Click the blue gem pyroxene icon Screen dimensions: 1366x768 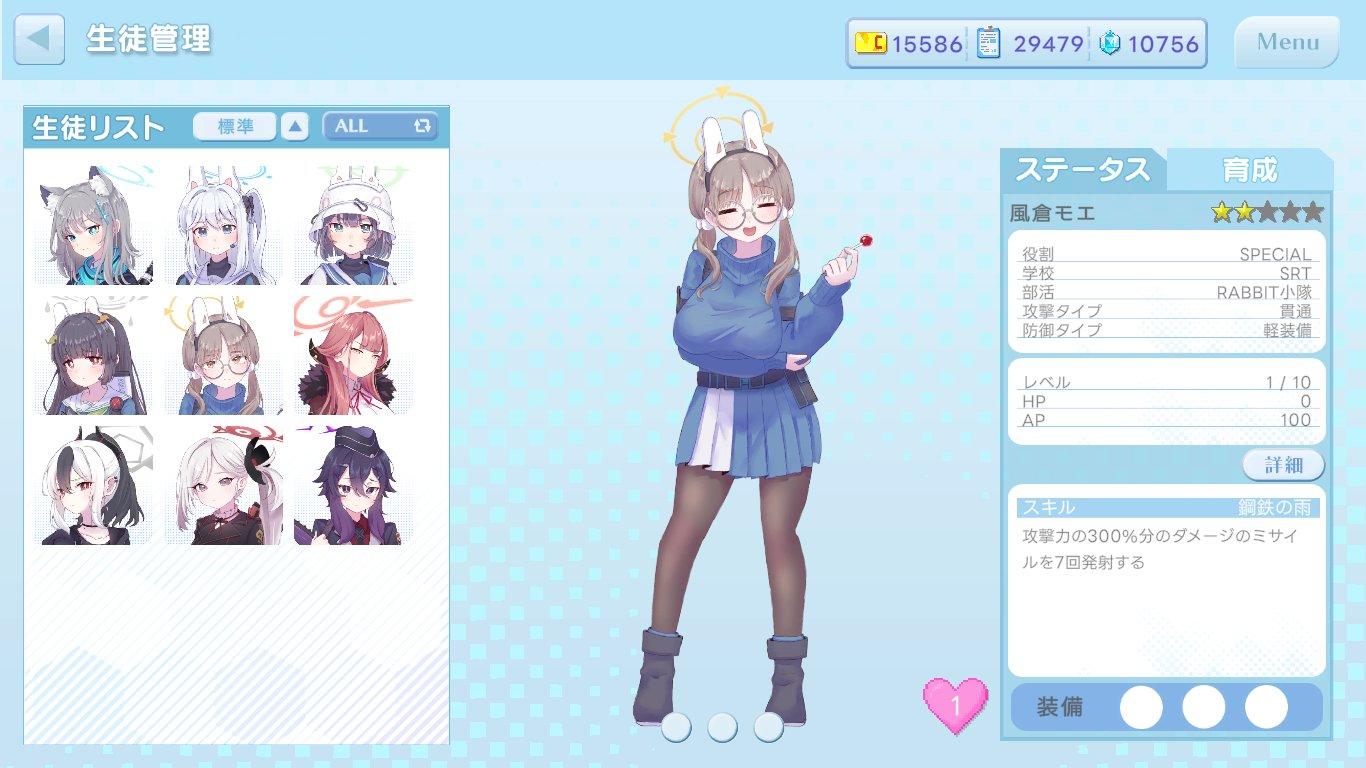pos(1108,43)
